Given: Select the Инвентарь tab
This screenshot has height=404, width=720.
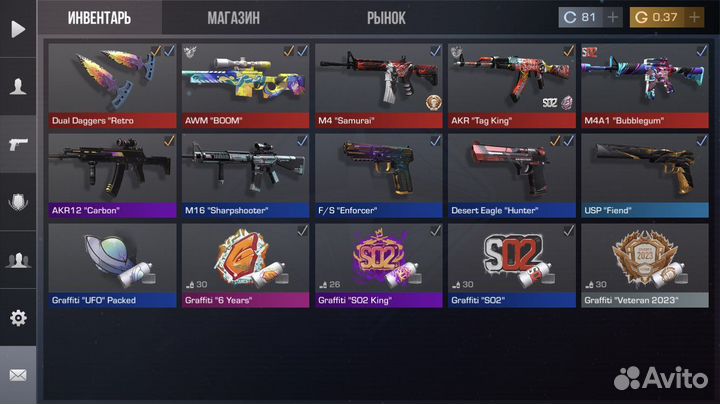Looking at the screenshot, I should pos(101,18).
